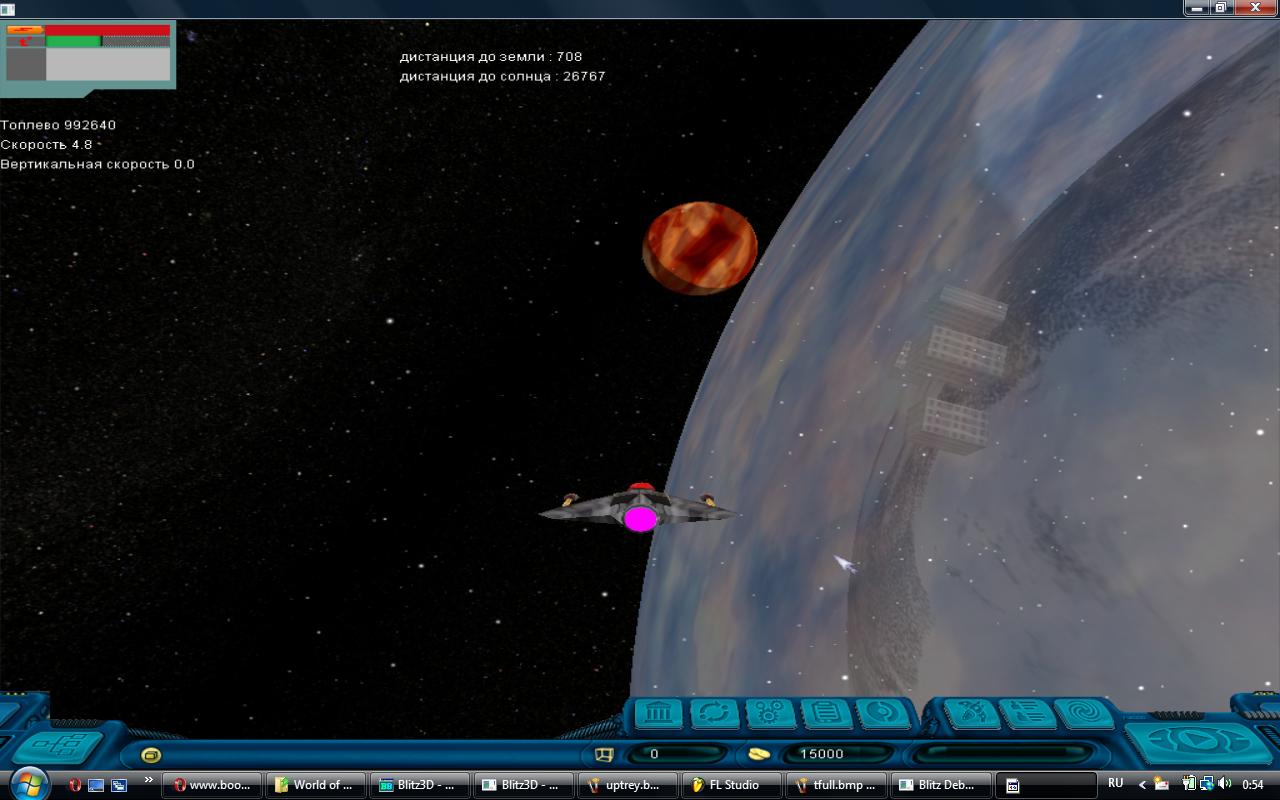Open the spiral galaxy map button
The width and height of the screenshot is (1280, 800).
pyautogui.click(x=1083, y=714)
